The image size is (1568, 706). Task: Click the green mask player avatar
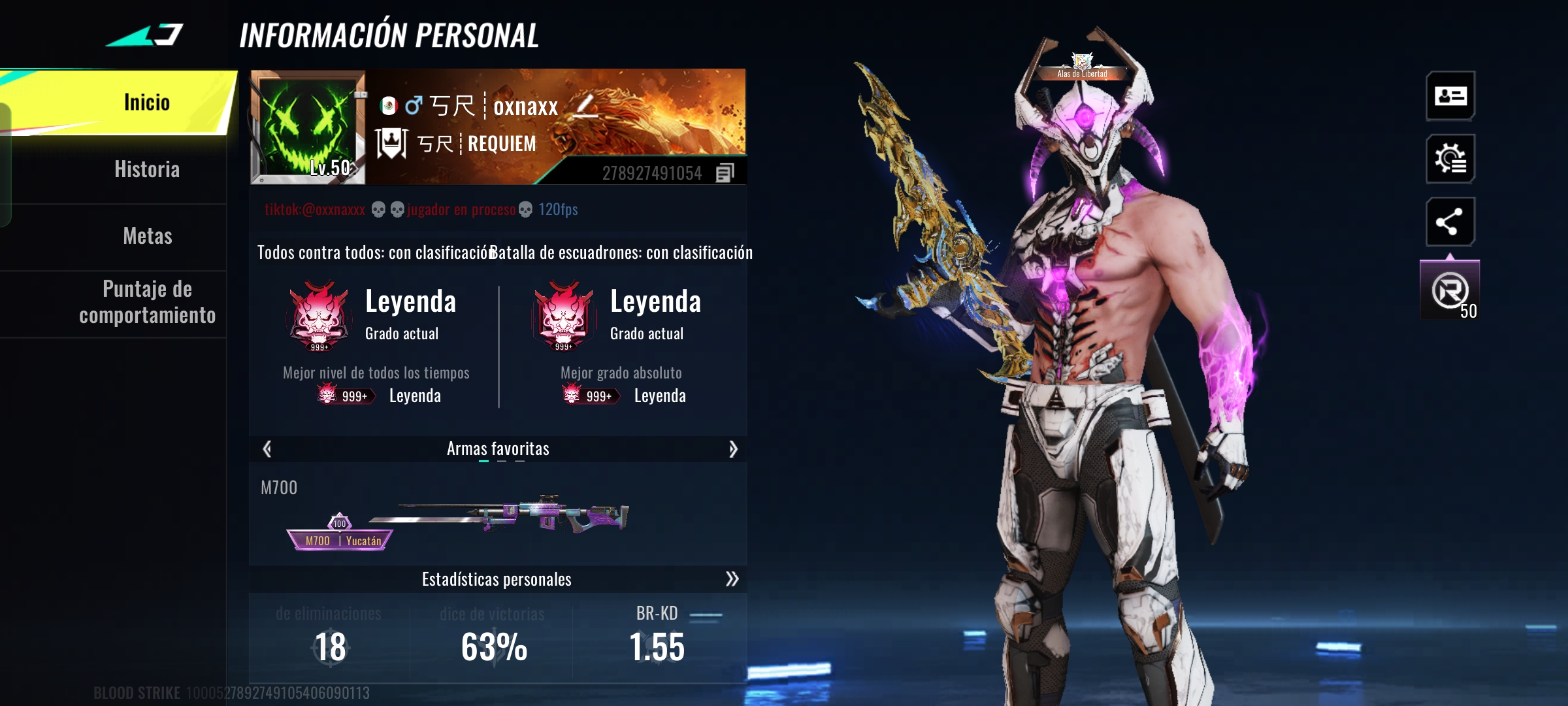pos(307,126)
